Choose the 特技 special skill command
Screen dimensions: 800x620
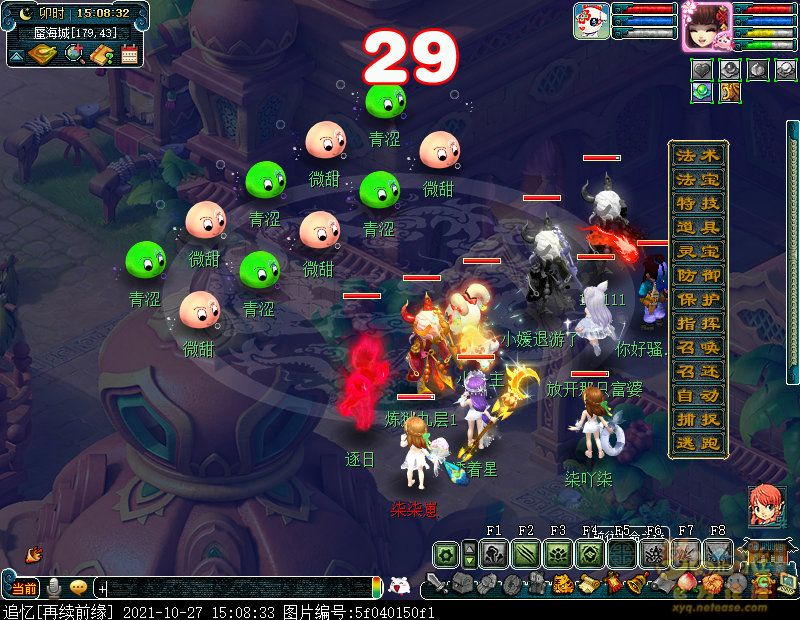click(x=698, y=204)
